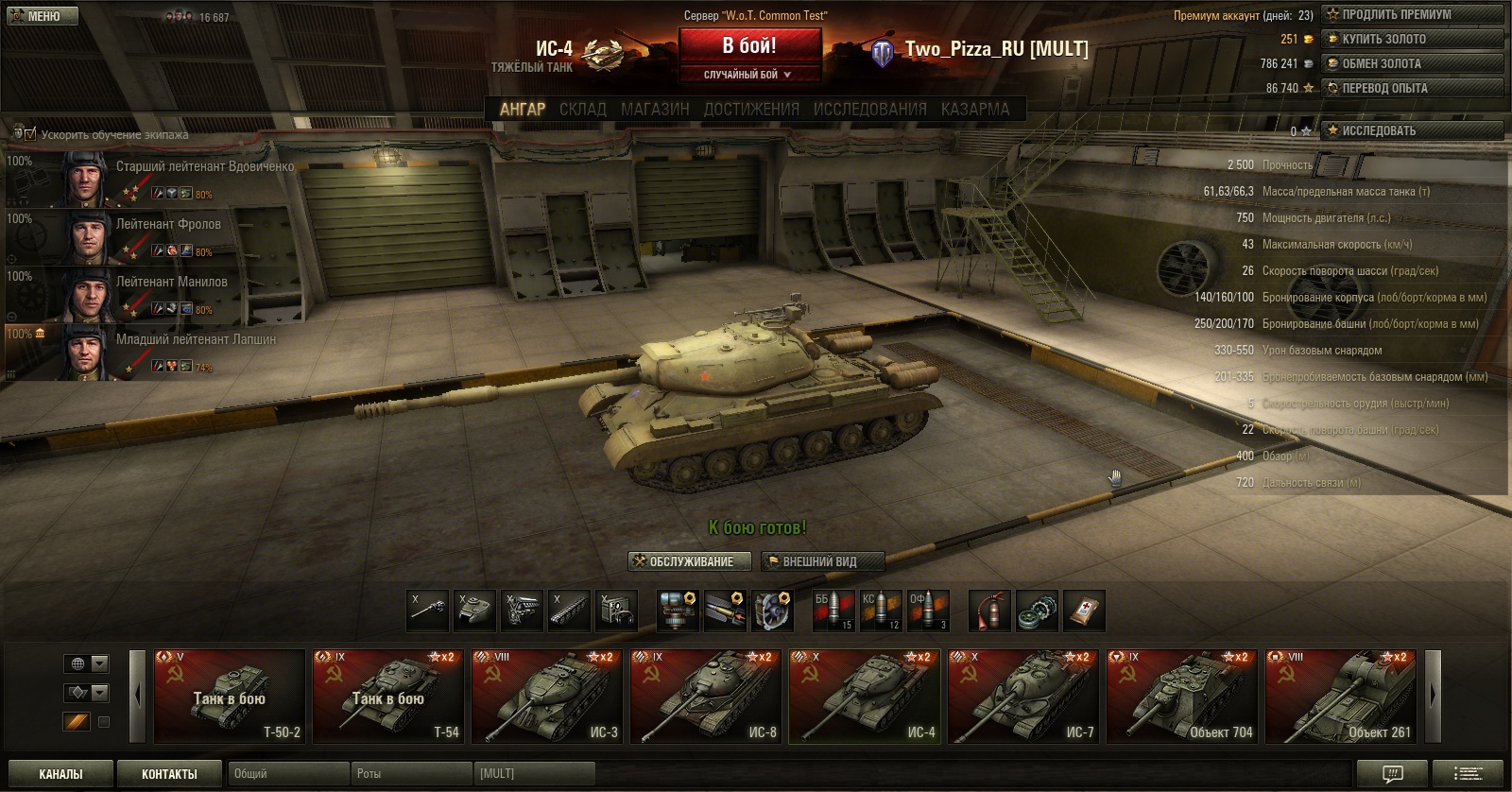Open the КАНАЛЫ chat channels button
Screen dimensions: 1512x792
pyautogui.click(x=60, y=774)
